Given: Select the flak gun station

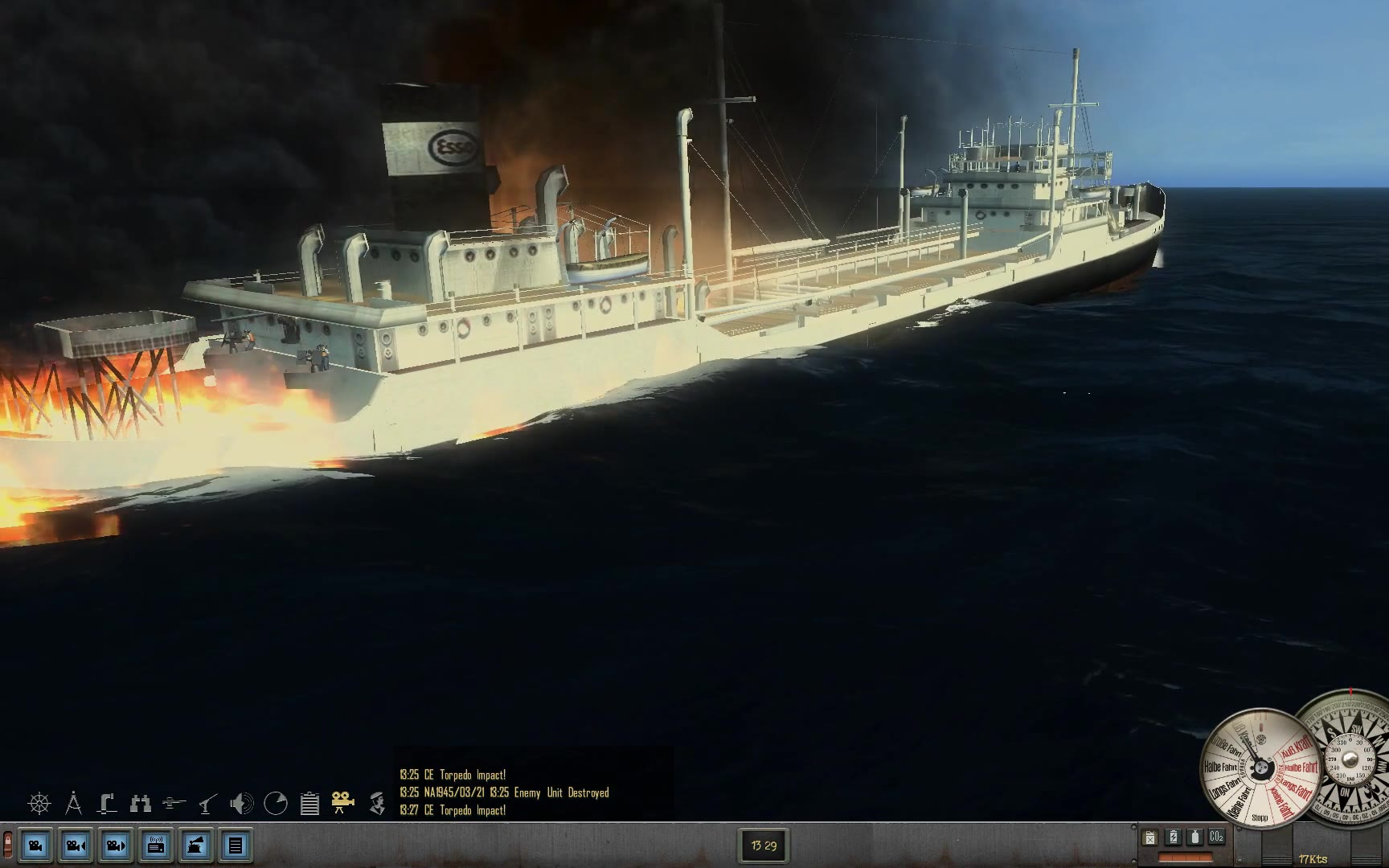Looking at the screenshot, I should pos(208,803).
